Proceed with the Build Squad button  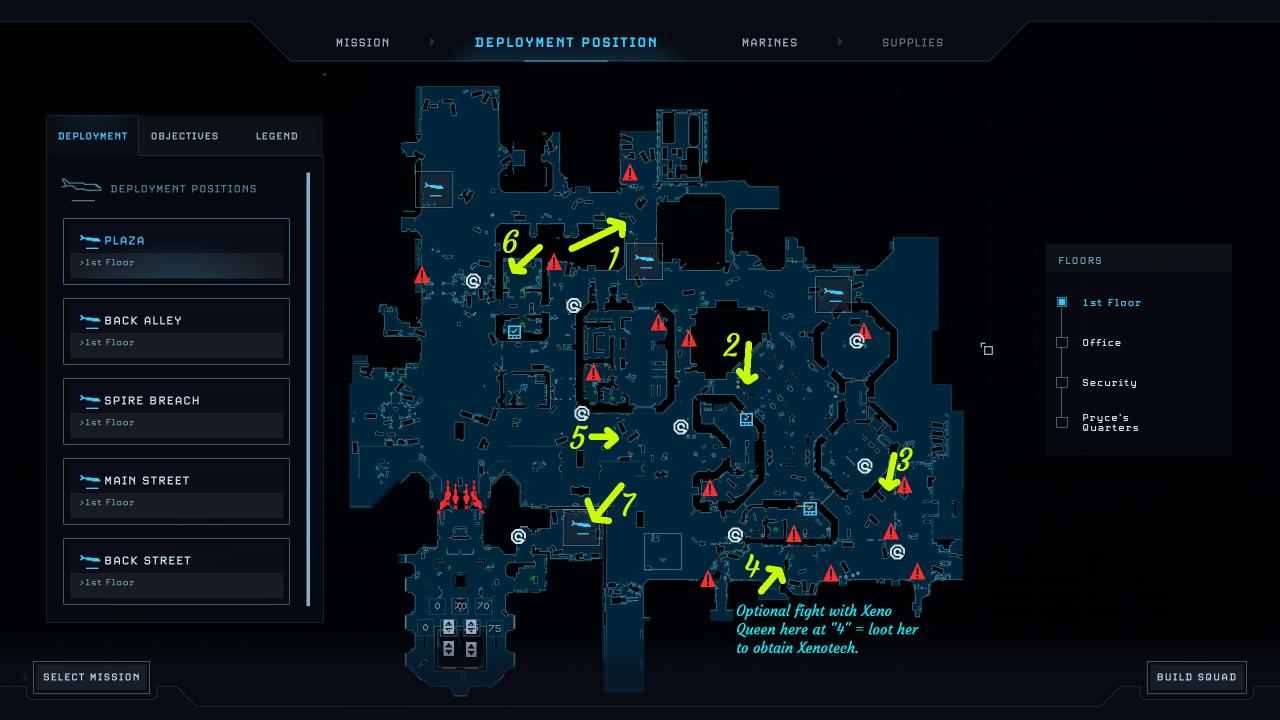click(x=1196, y=677)
